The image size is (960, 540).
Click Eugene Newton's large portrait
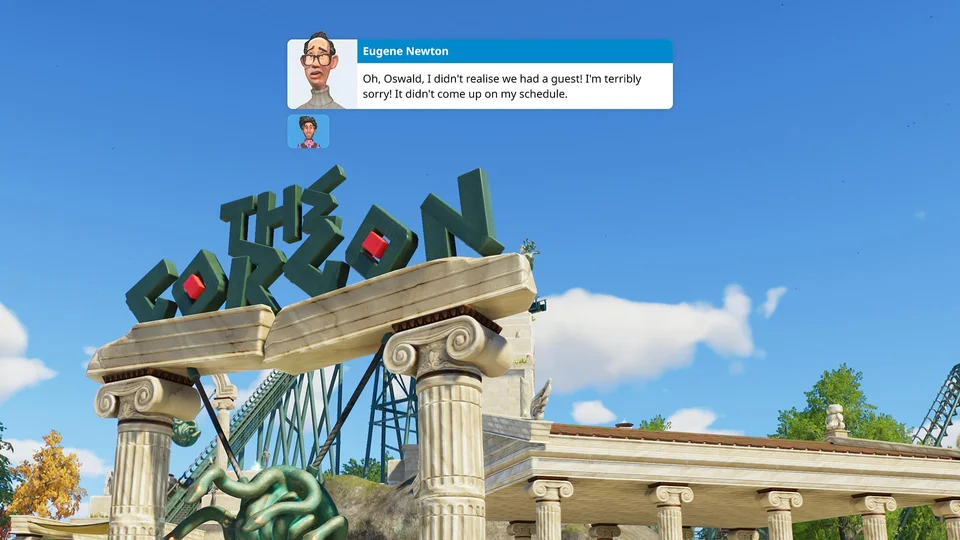pyautogui.click(x=322, y=74)
